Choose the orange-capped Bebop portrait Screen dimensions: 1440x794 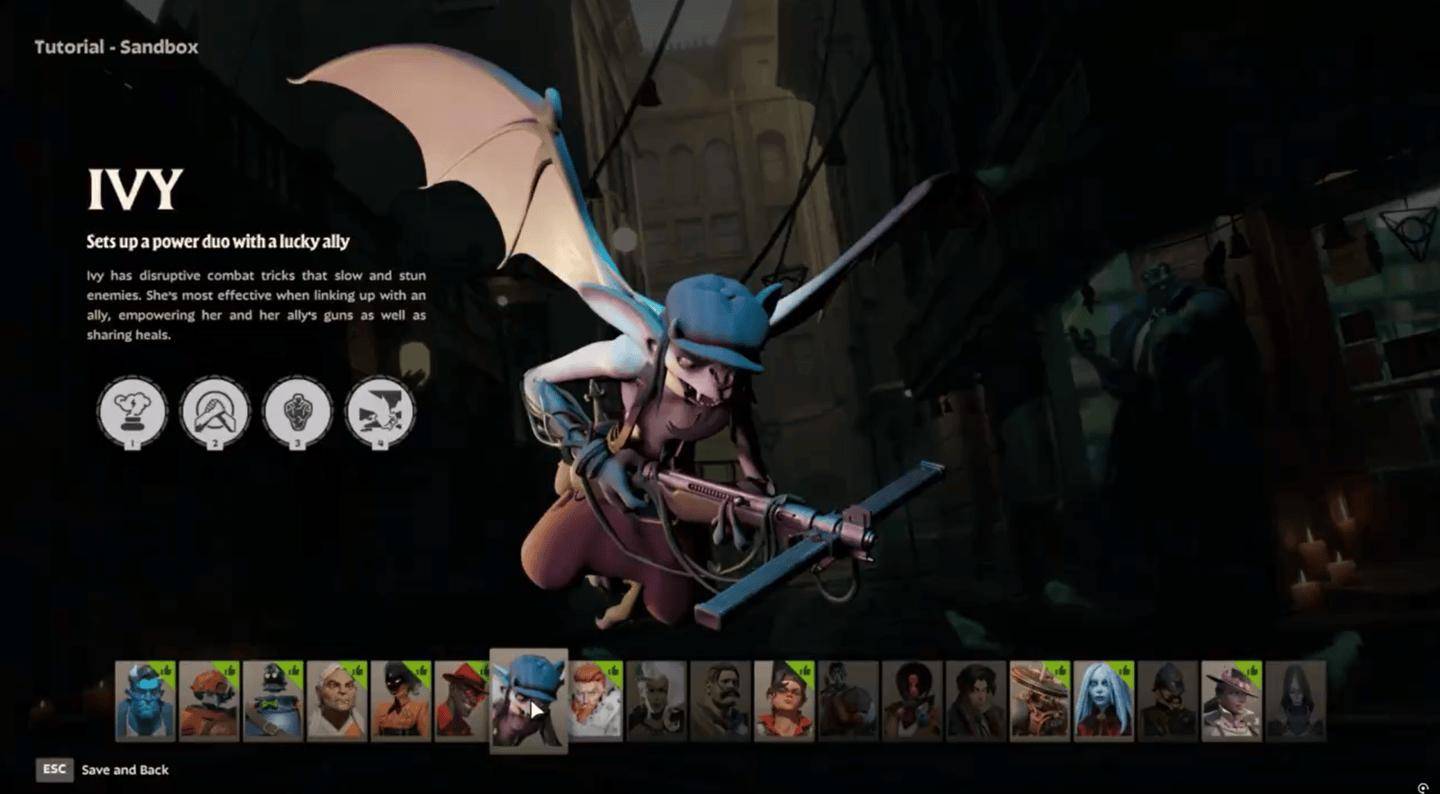(209, 700)
